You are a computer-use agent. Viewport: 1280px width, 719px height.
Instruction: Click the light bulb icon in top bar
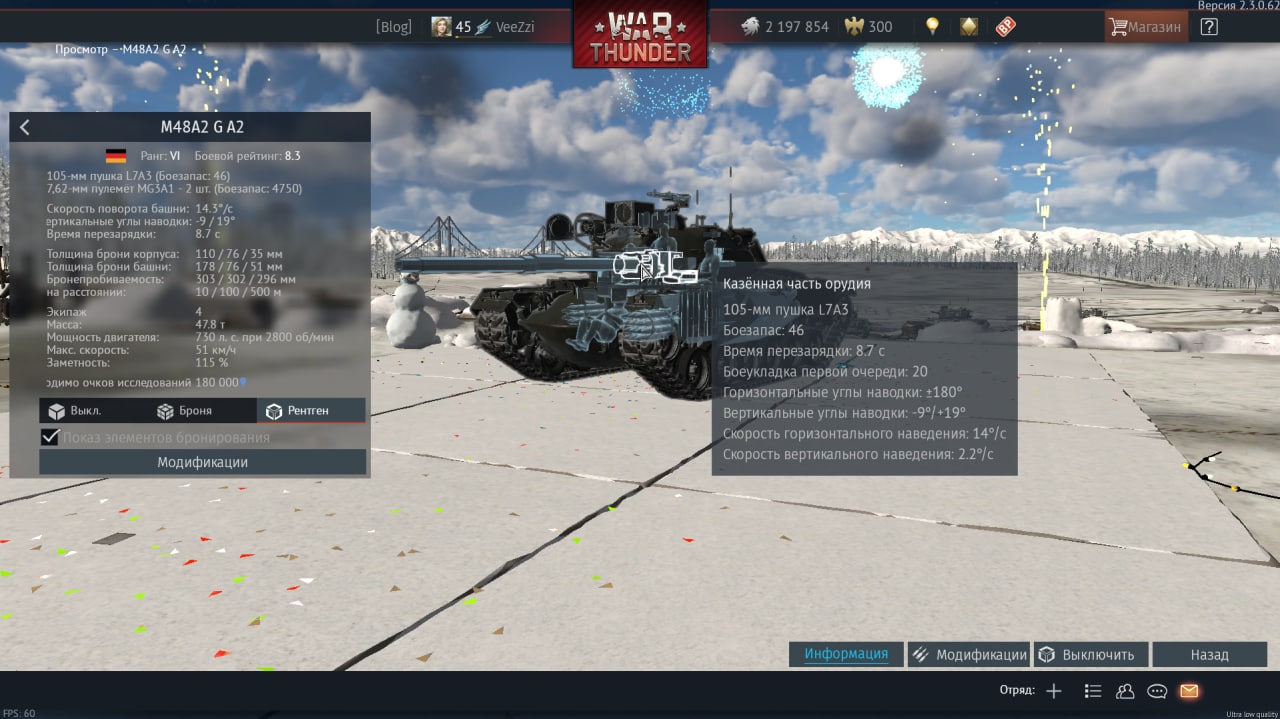coord(932,27)
